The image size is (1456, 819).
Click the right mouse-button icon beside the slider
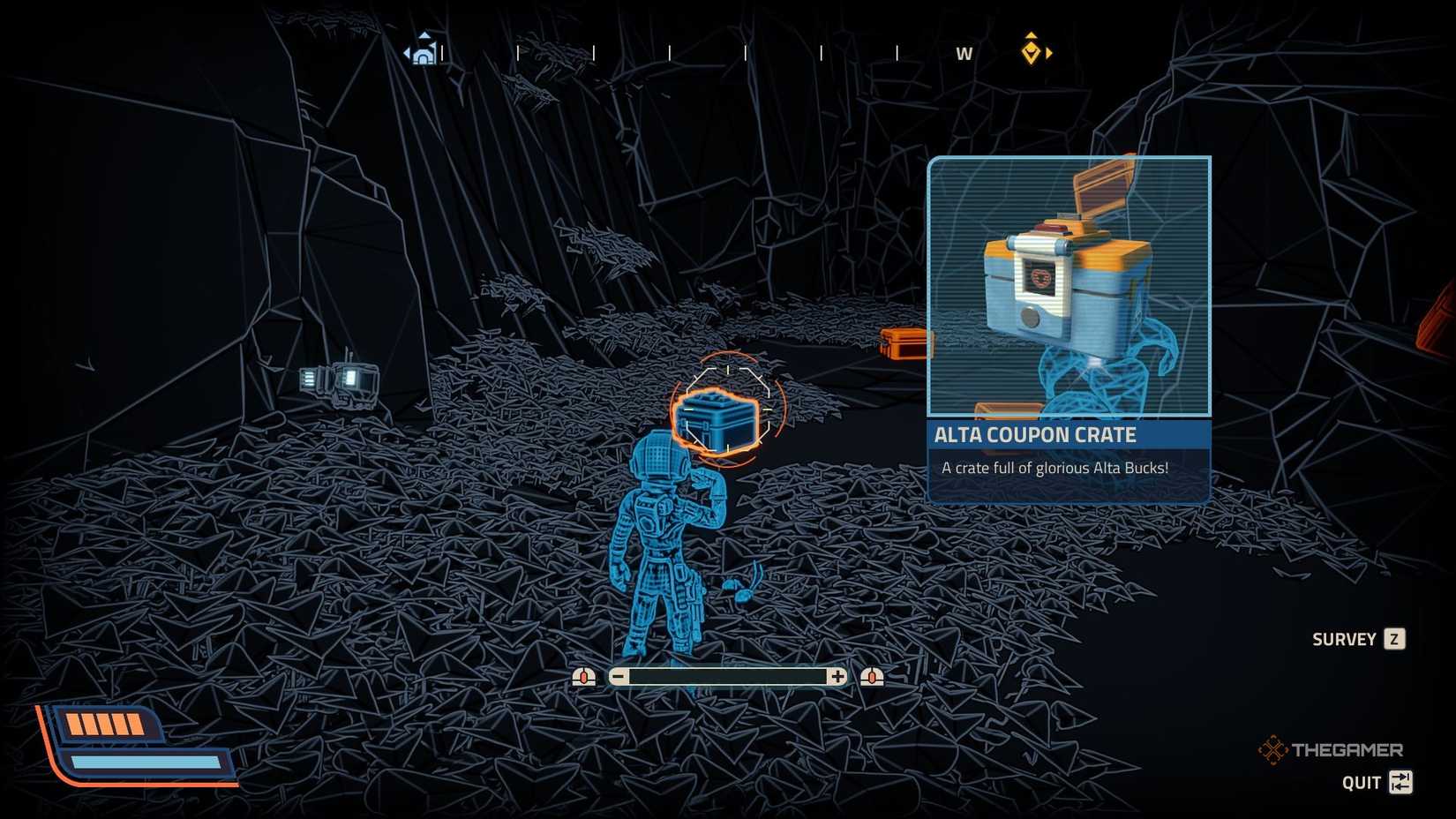pos(873,675)
